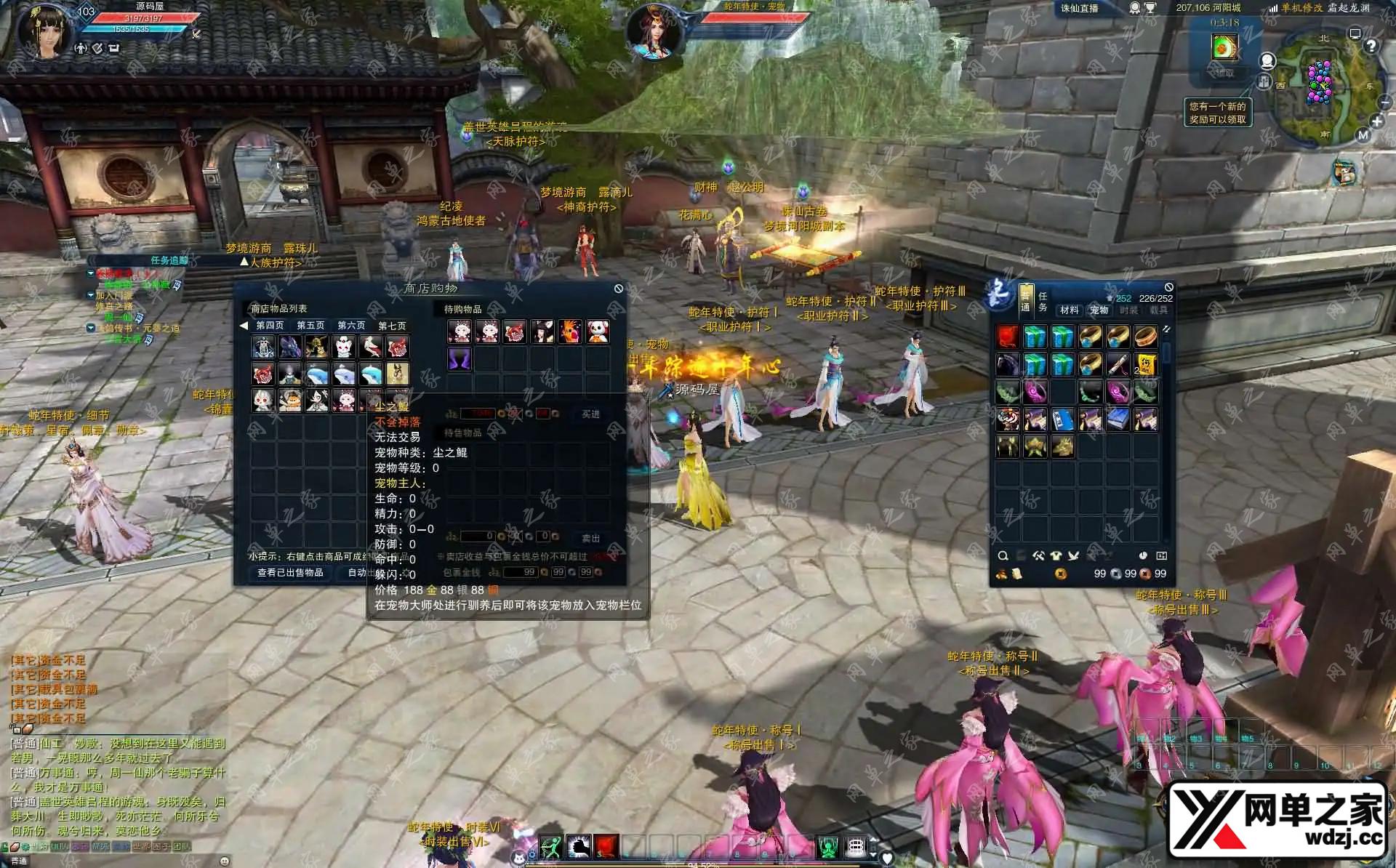Zoom in the minimap with plus button
The height and width of the screenshot is (868, 1396).
pos(1376,121)
